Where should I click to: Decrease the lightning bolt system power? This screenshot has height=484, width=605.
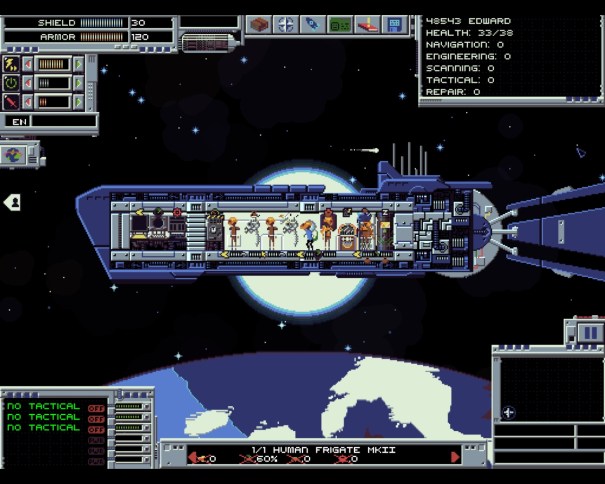[28, 64]
